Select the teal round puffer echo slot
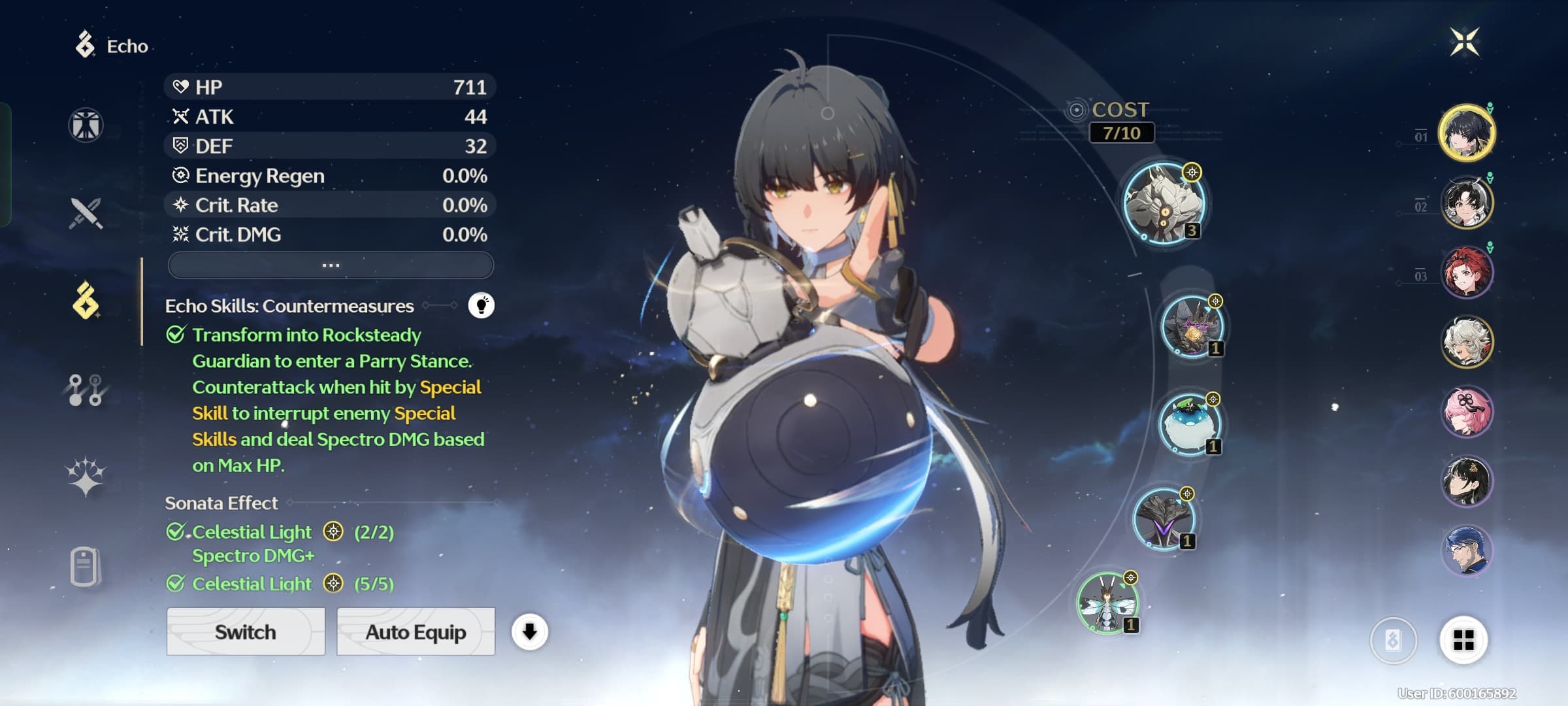The height and width of the screenshot is (706, 1568). coord(1190,424)
